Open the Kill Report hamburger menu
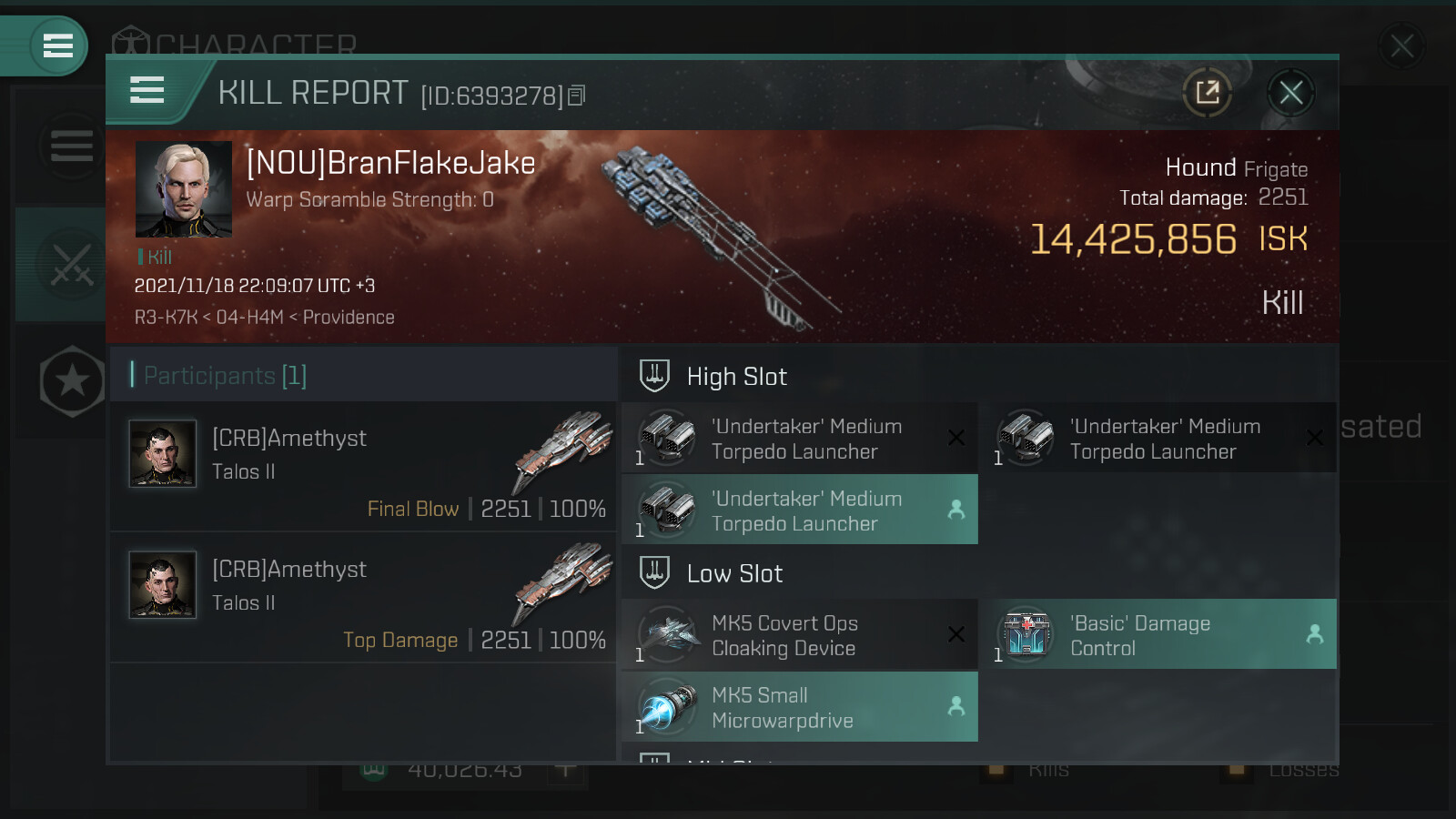The image size is (1456, 819). [x=147, y=91]
